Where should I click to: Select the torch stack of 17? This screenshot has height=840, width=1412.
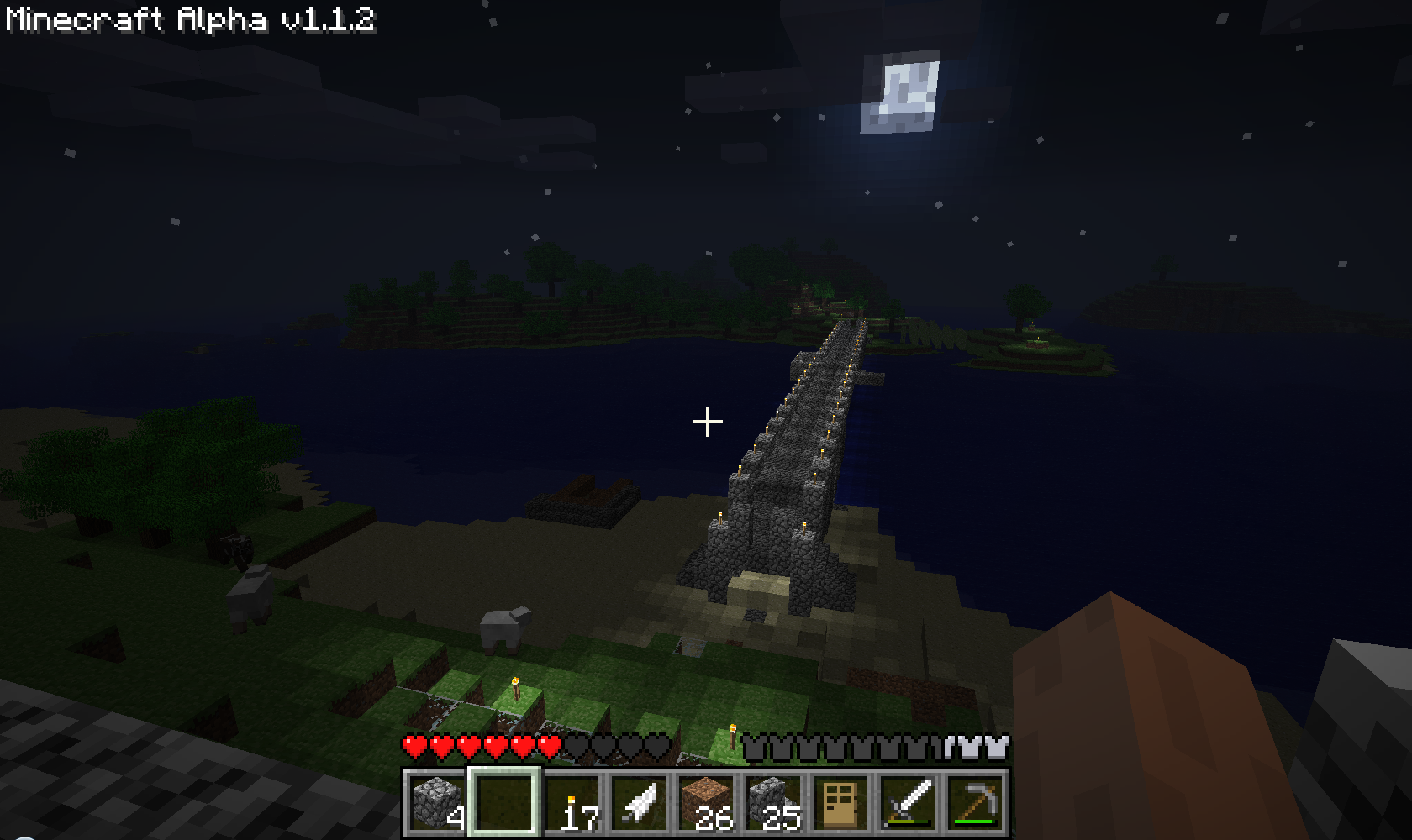(572, 801)
